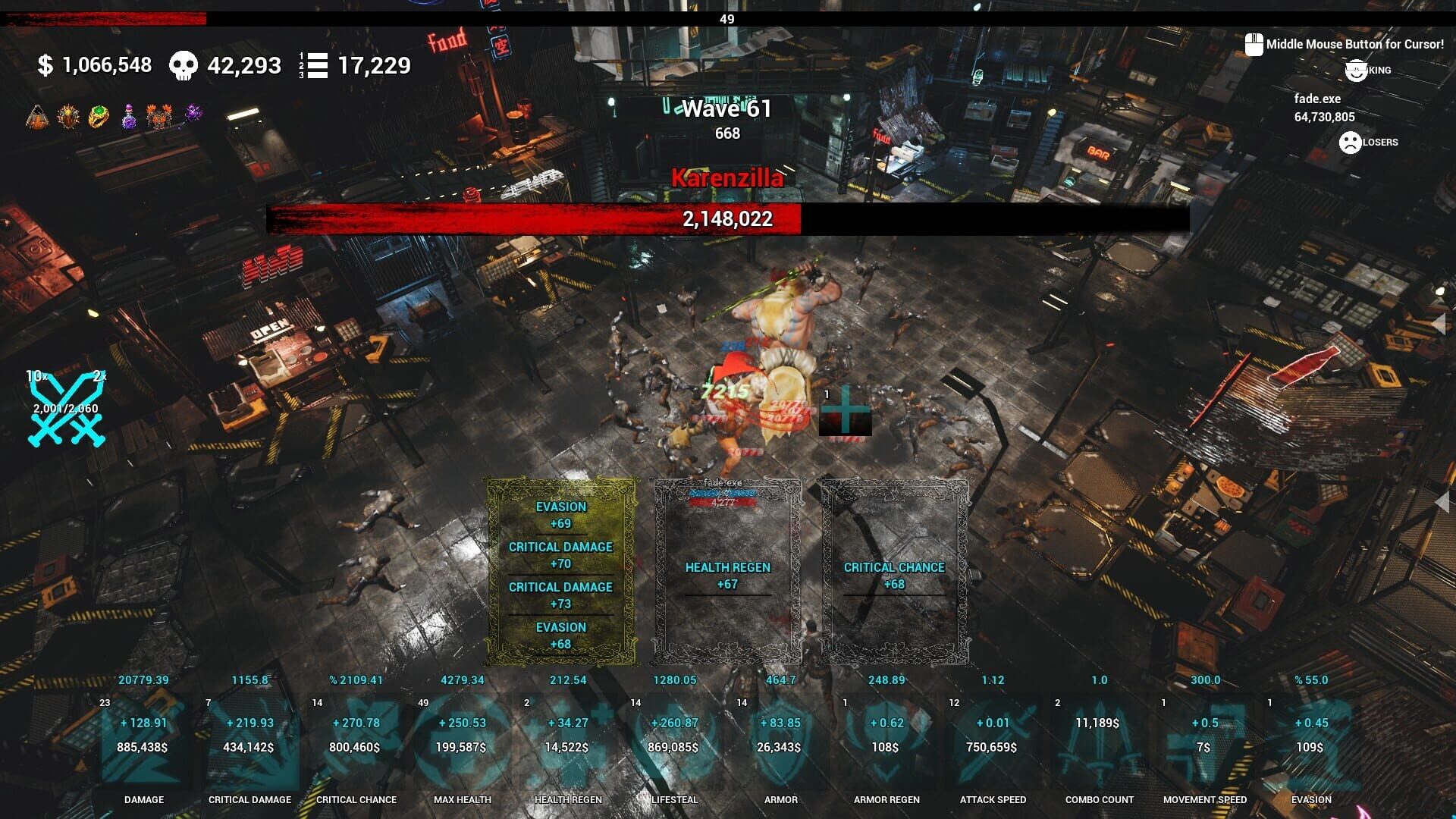Screen dimensions: 1456x819
Task: Click the purple potion item icon
Action: [129, 115]
